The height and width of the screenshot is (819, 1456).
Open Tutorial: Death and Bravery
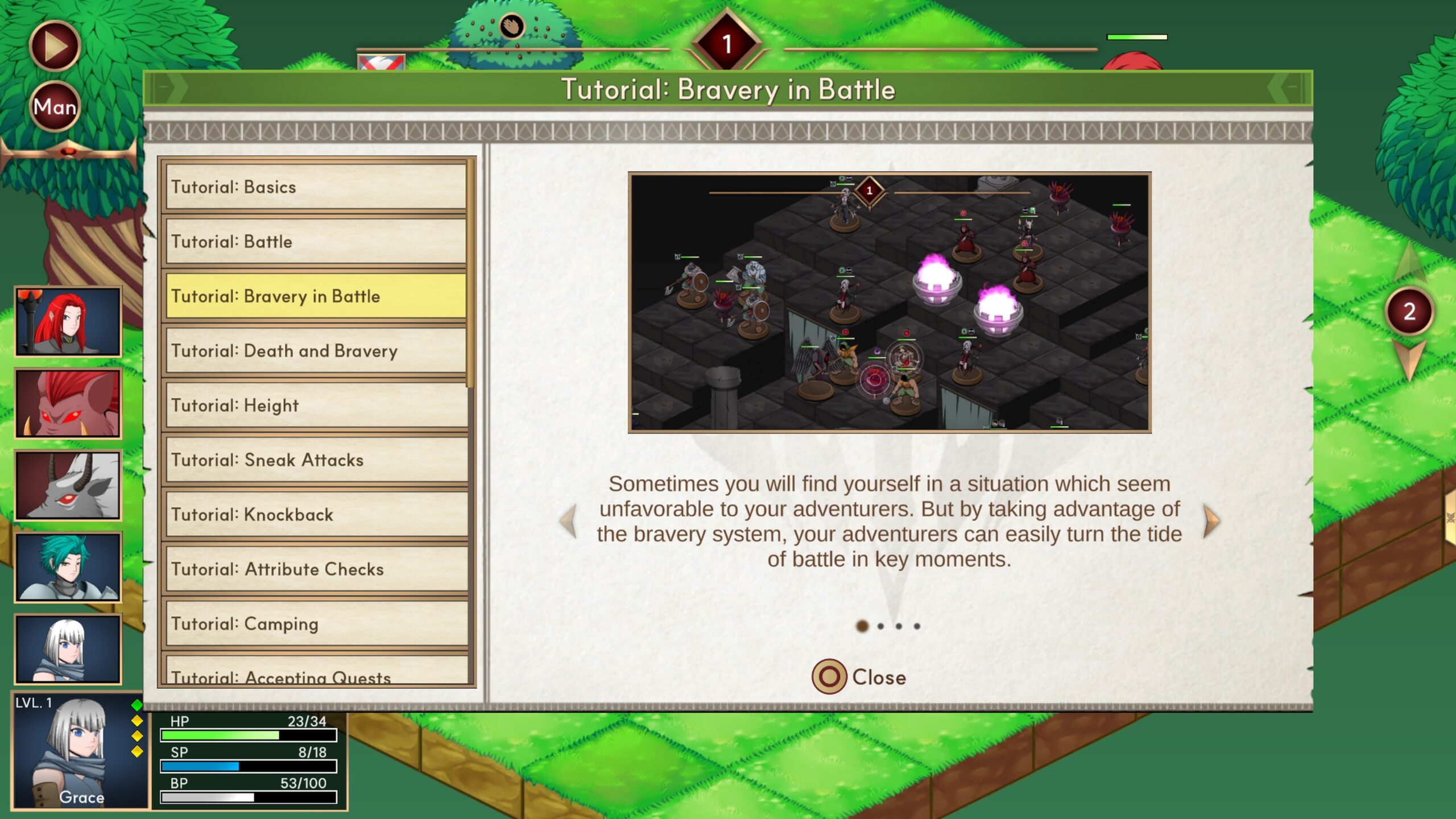pos(316,351)
